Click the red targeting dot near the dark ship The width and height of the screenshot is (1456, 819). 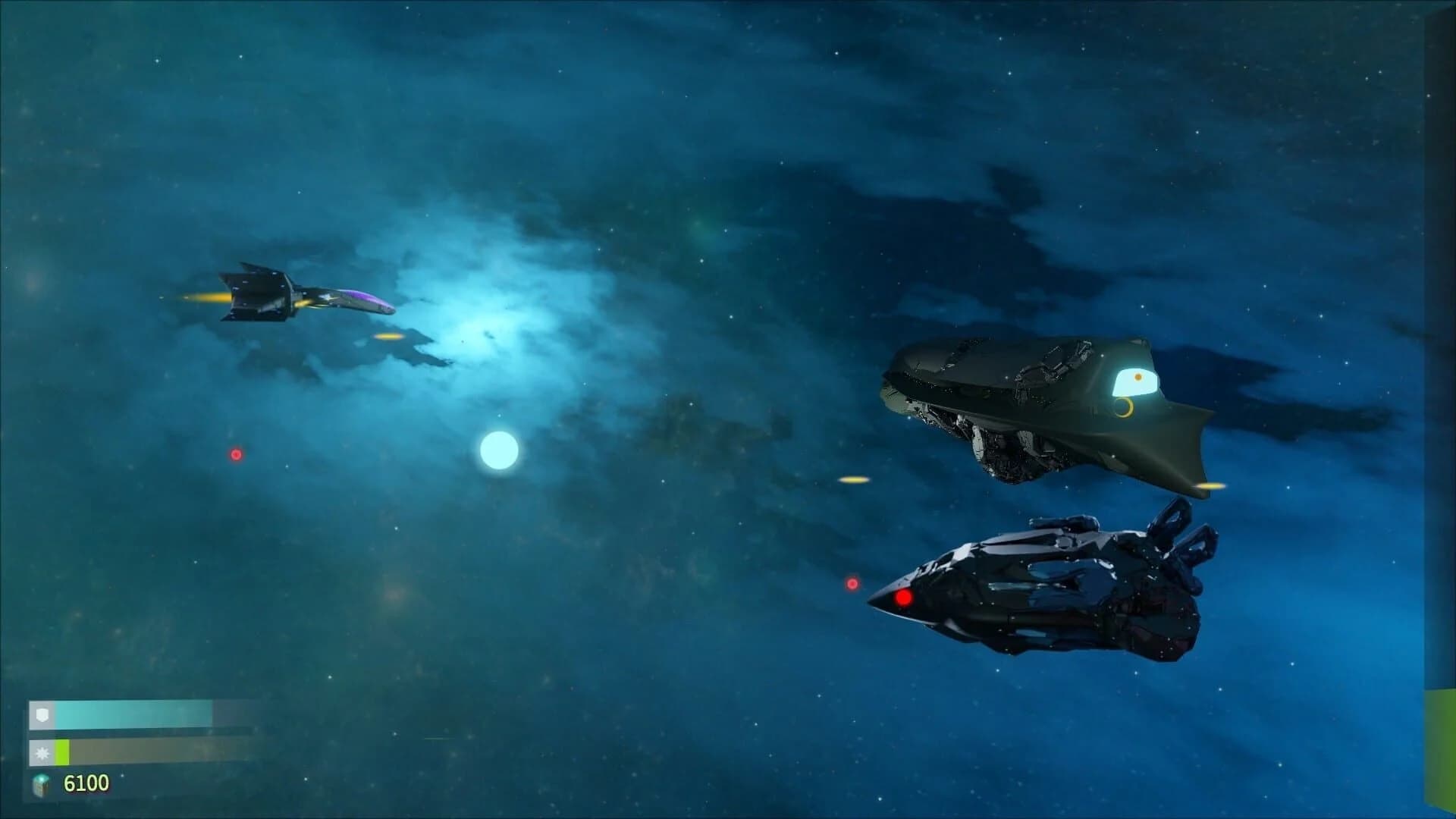(853, 583)
